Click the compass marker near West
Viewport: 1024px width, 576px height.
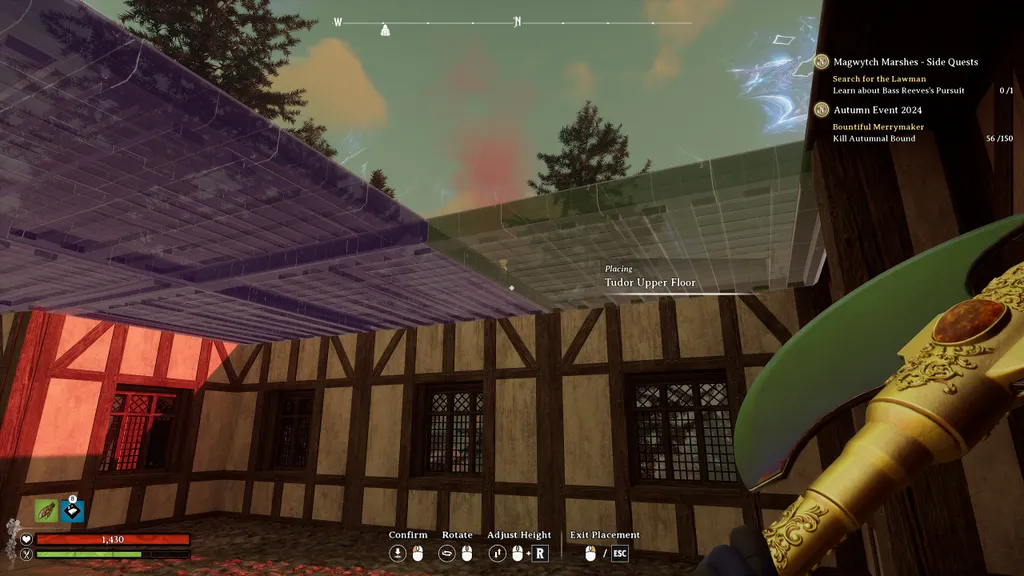[386, 29]
